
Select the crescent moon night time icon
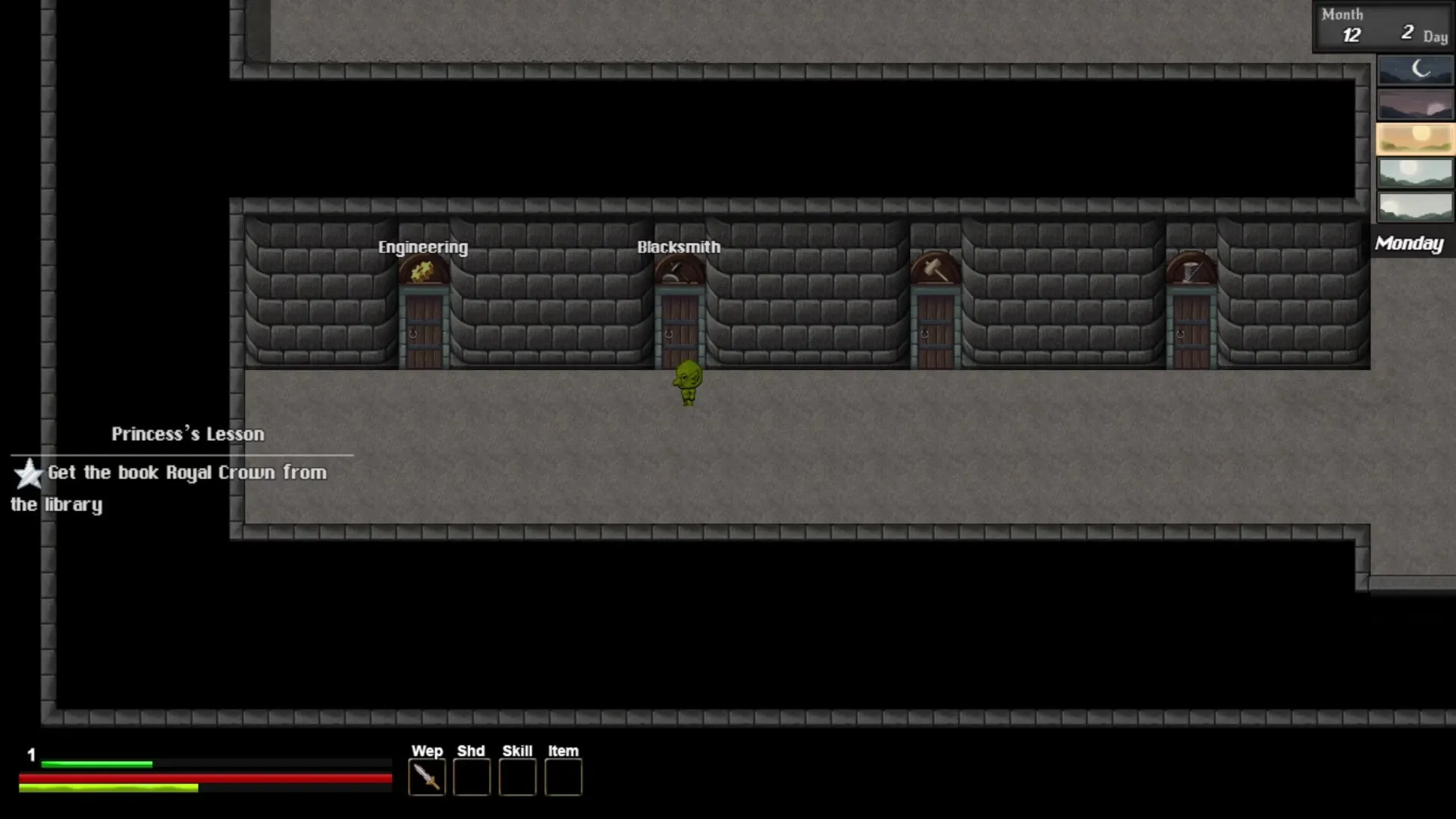(x=1415, y=71)
